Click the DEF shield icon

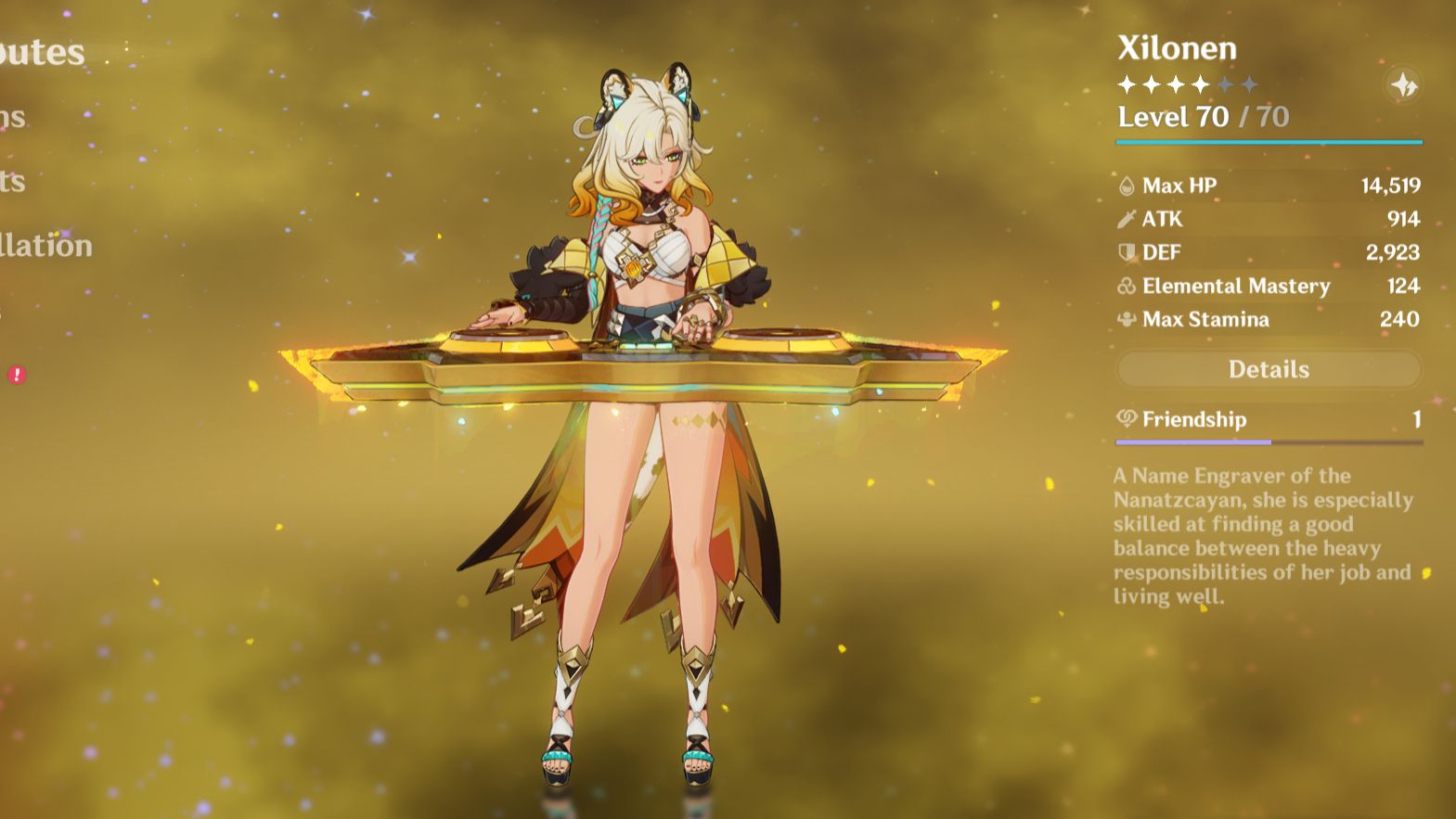point(1126,251)
